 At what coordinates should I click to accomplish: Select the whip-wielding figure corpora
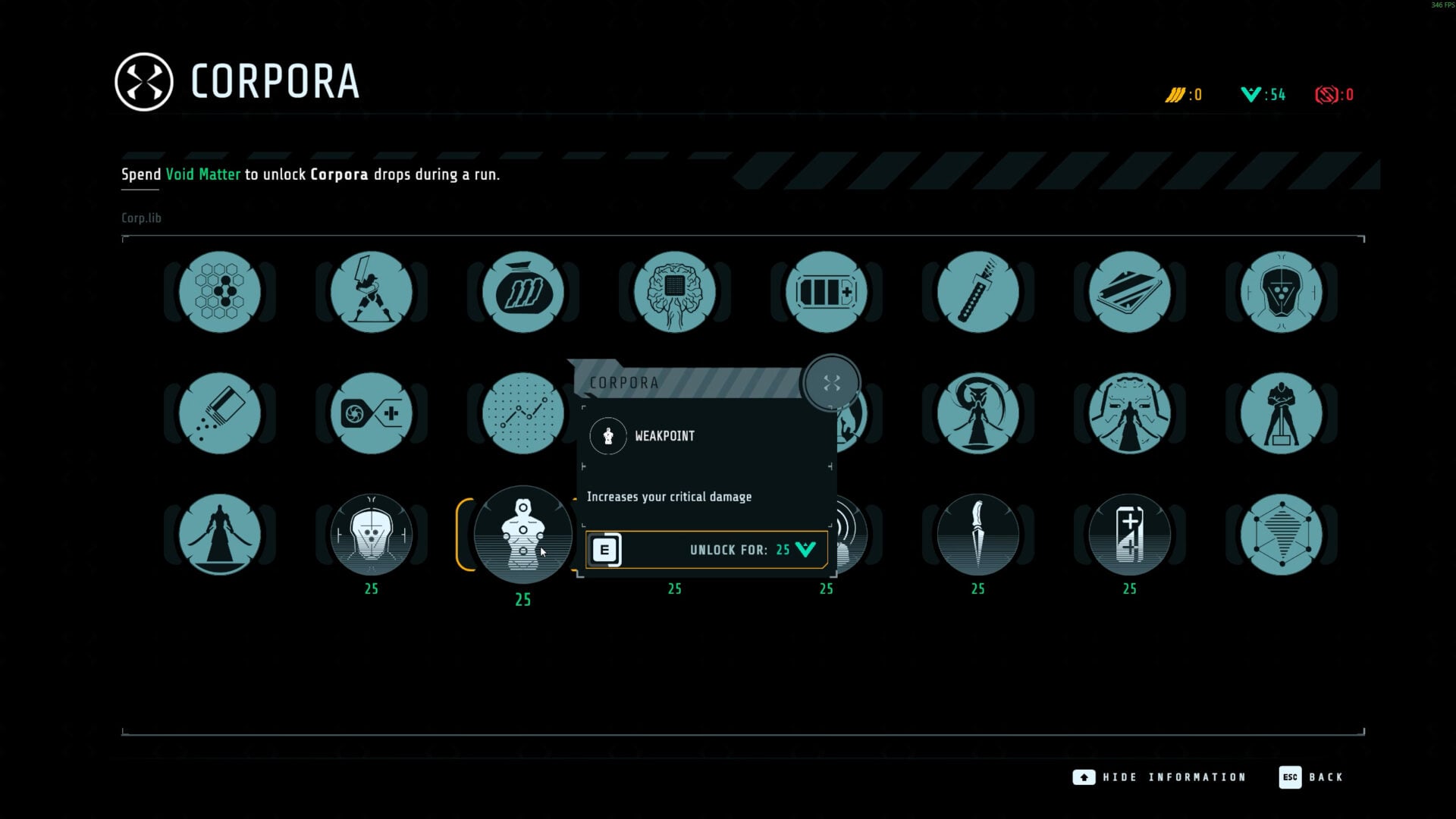tap(978, 413)
